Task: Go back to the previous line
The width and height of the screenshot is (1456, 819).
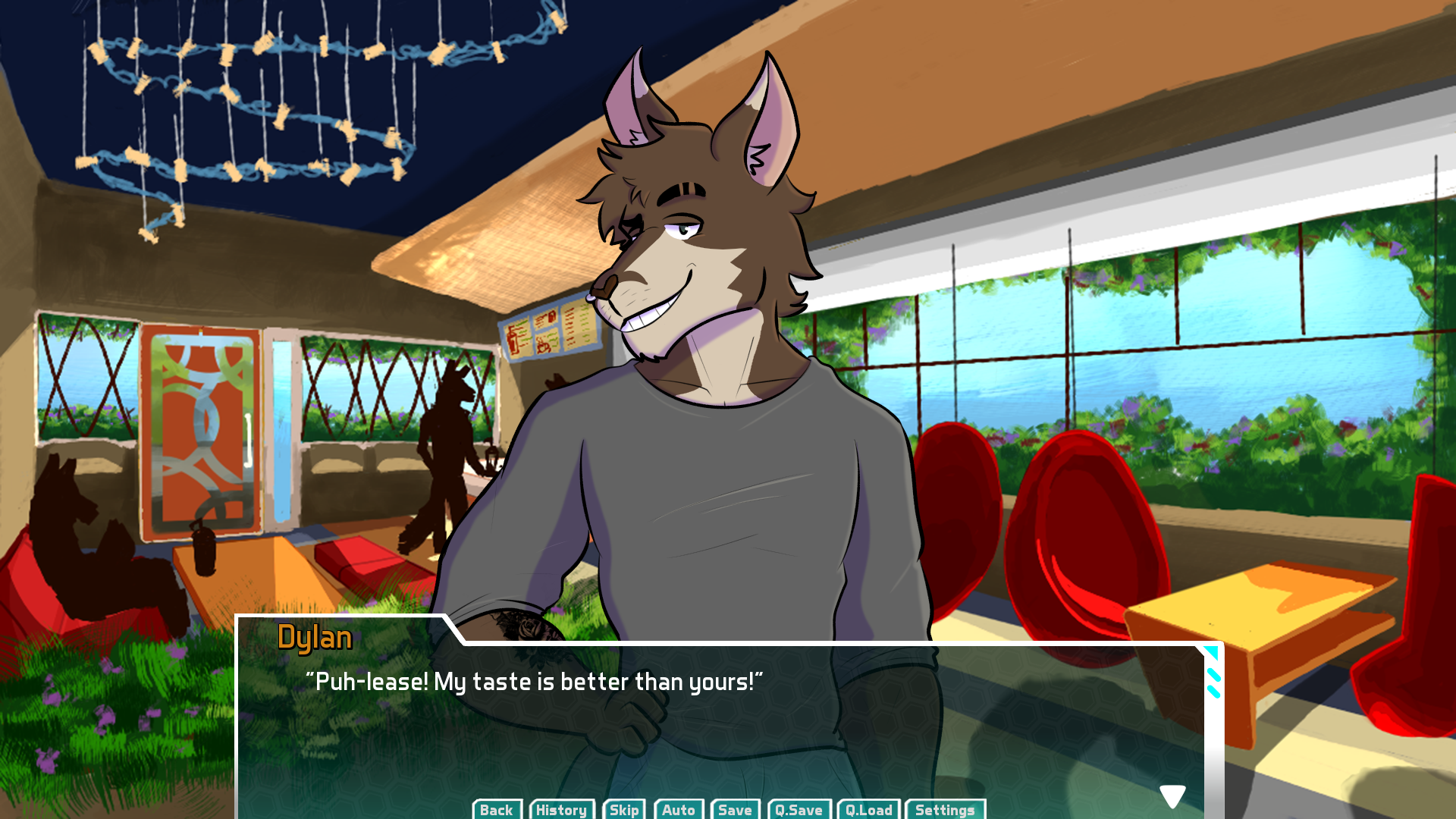Action: (x=497, y=809)
